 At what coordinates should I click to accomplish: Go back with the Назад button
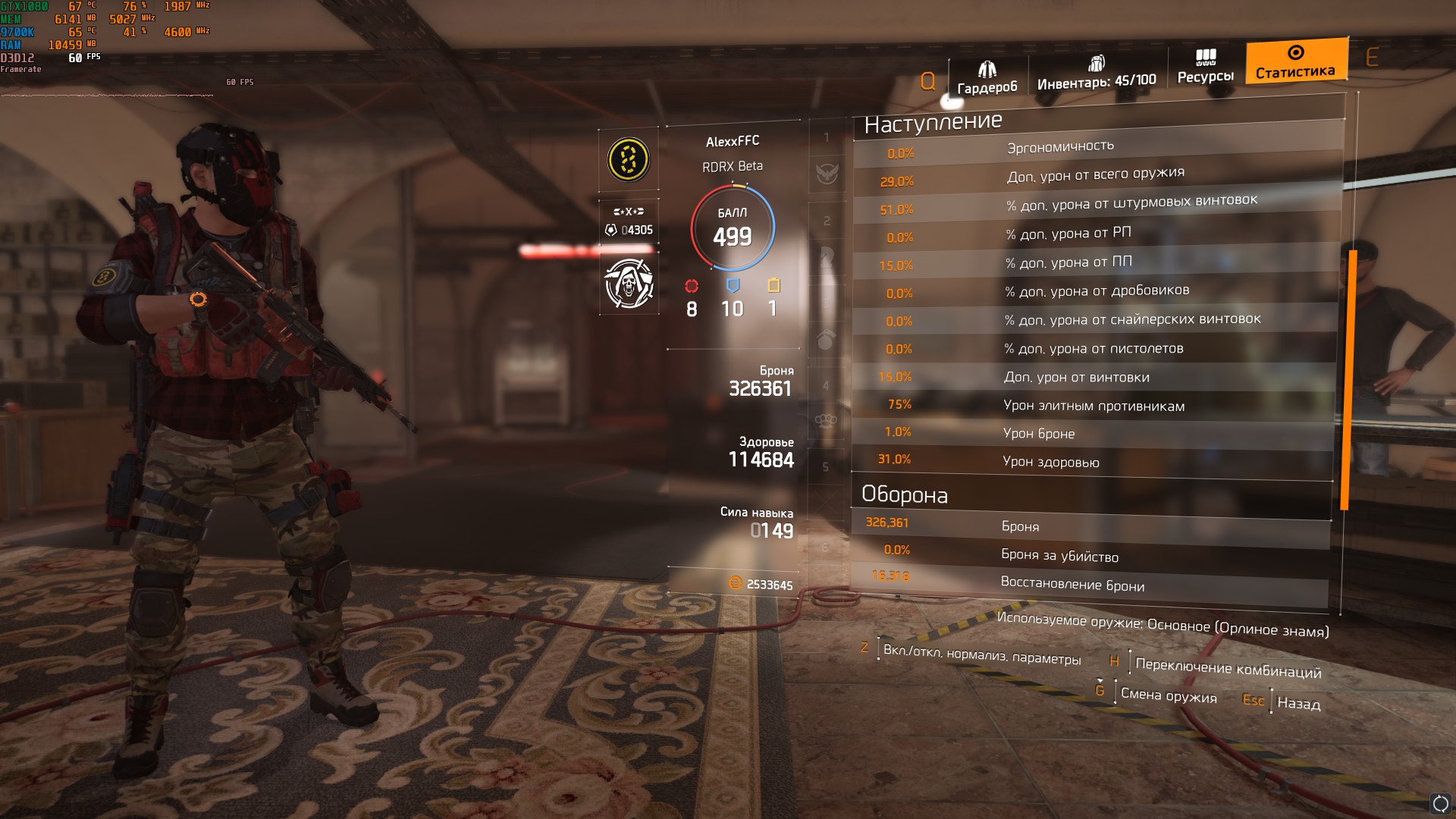point(1298,703)
